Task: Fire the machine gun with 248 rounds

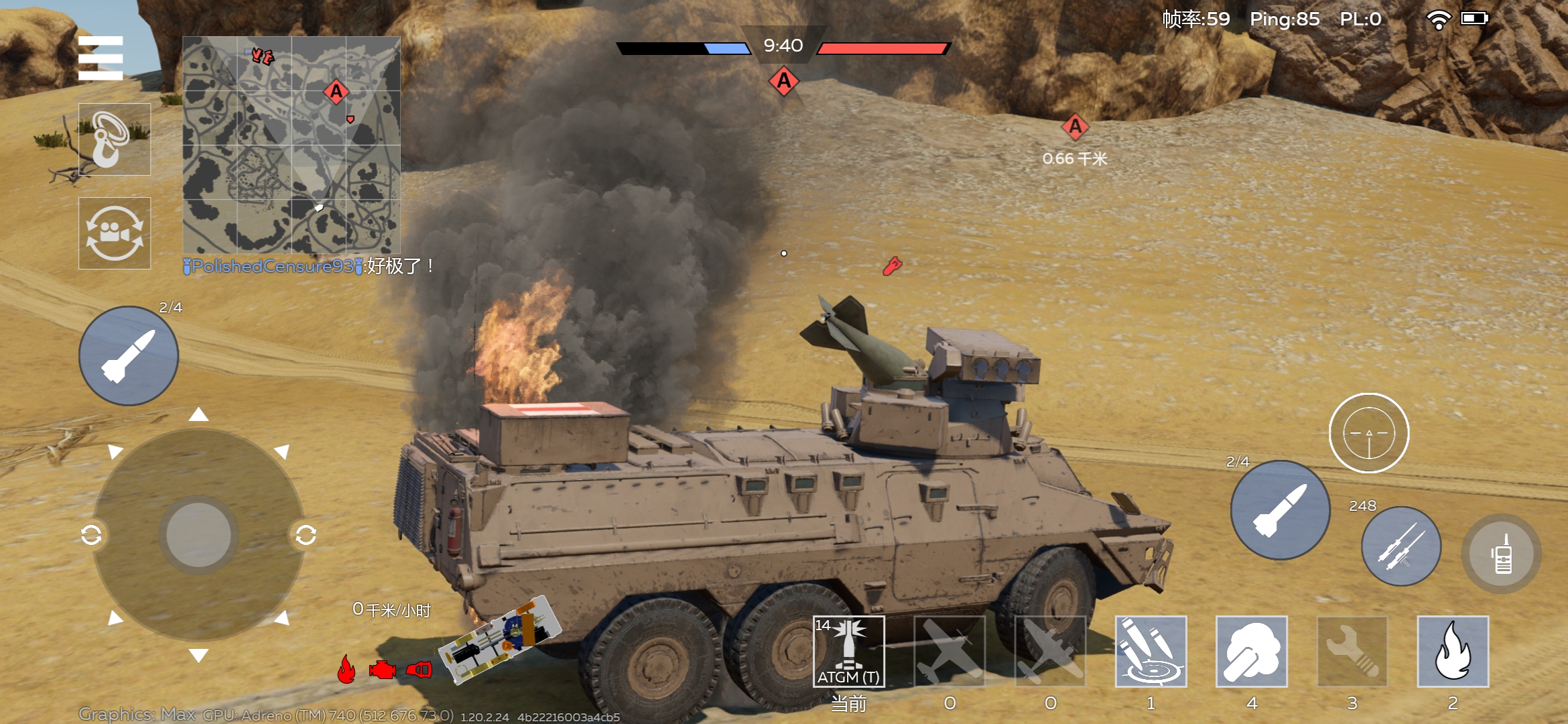Action: point(1401,546)
